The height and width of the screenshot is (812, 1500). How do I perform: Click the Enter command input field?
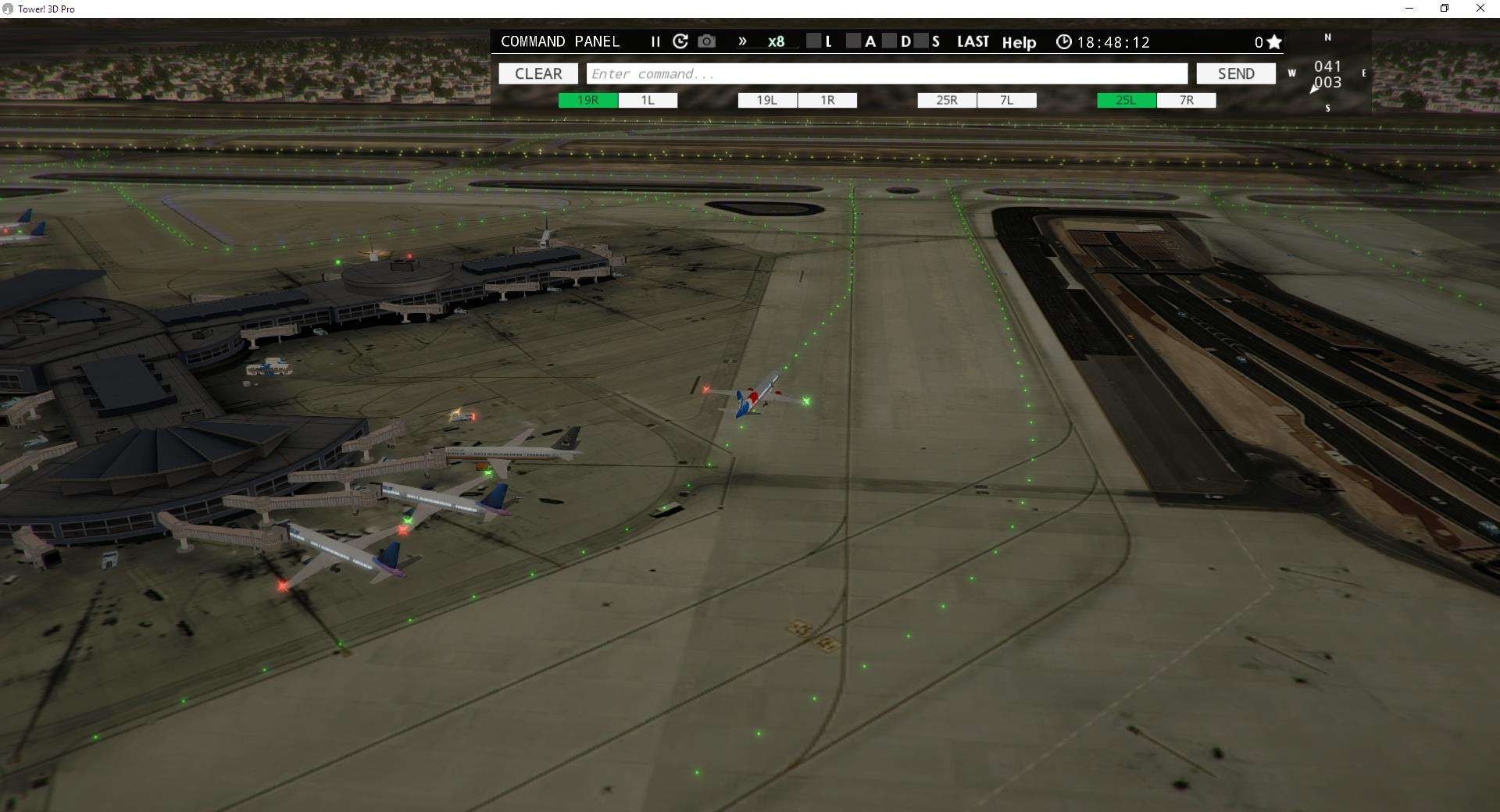point(887,73)
